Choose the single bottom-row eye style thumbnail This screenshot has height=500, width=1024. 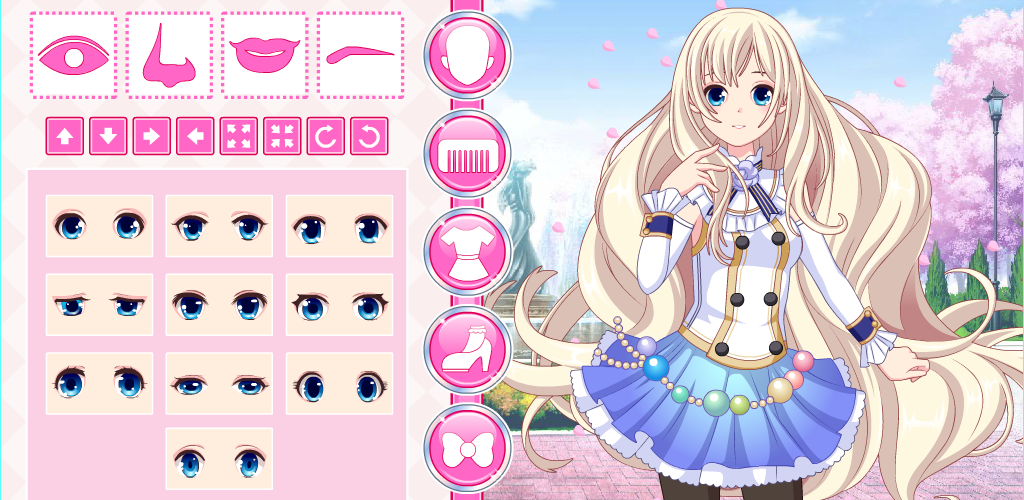pyautogui.click(x=219, y=459)
